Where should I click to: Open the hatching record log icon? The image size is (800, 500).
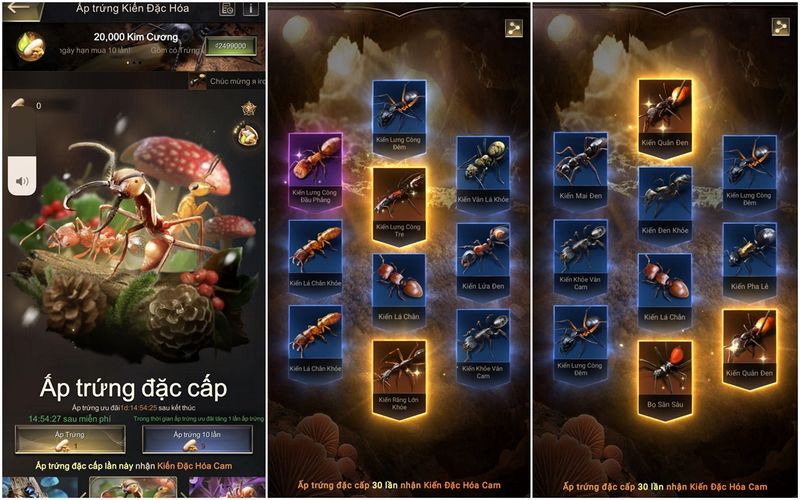[228, 9]
